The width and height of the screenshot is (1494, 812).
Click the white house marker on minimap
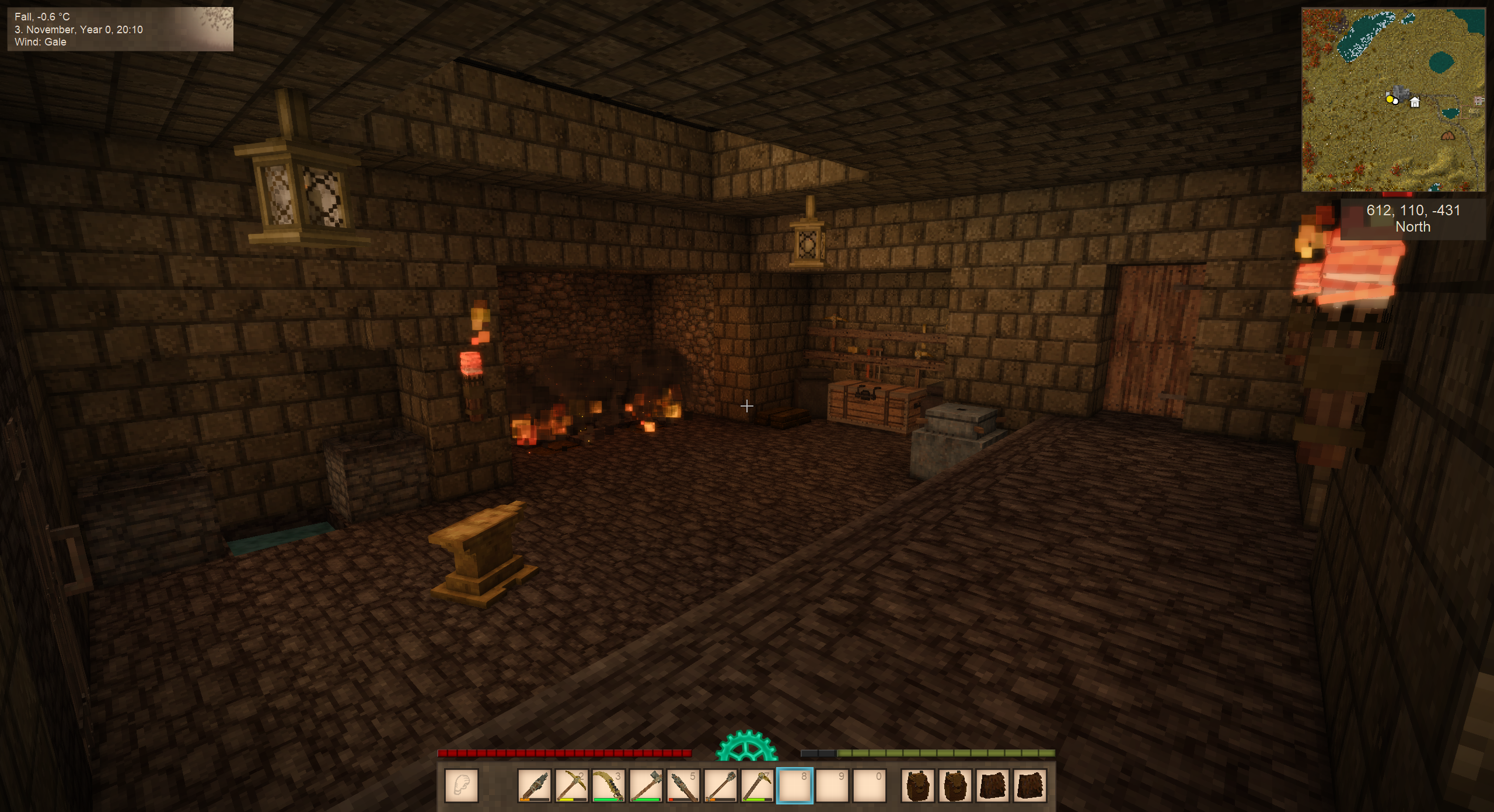[x=1415, y=103]
